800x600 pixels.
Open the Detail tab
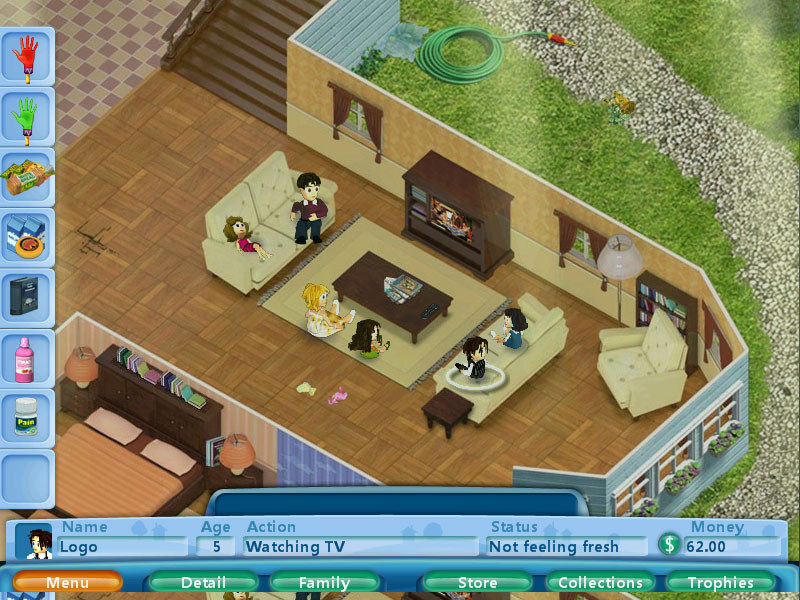pyautogui.click(x=203, y=582)
